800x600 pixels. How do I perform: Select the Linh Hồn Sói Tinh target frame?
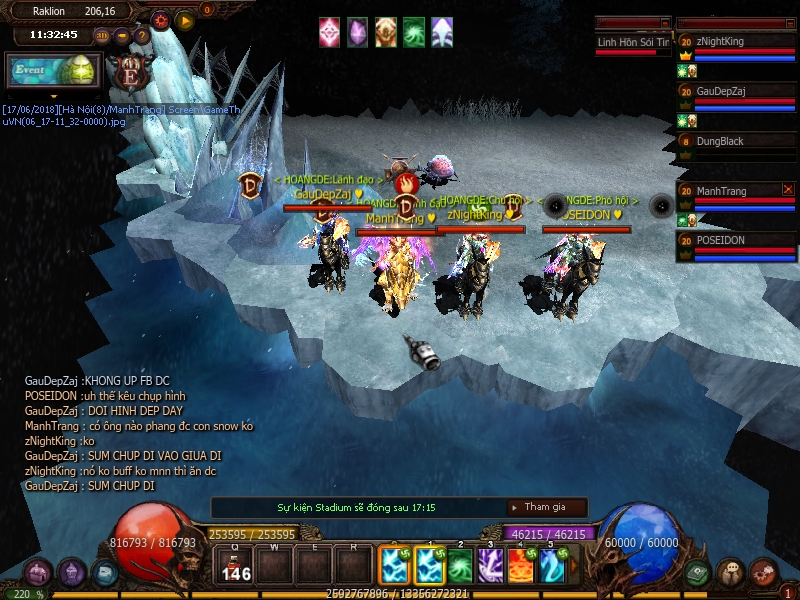tap(632, 43)
